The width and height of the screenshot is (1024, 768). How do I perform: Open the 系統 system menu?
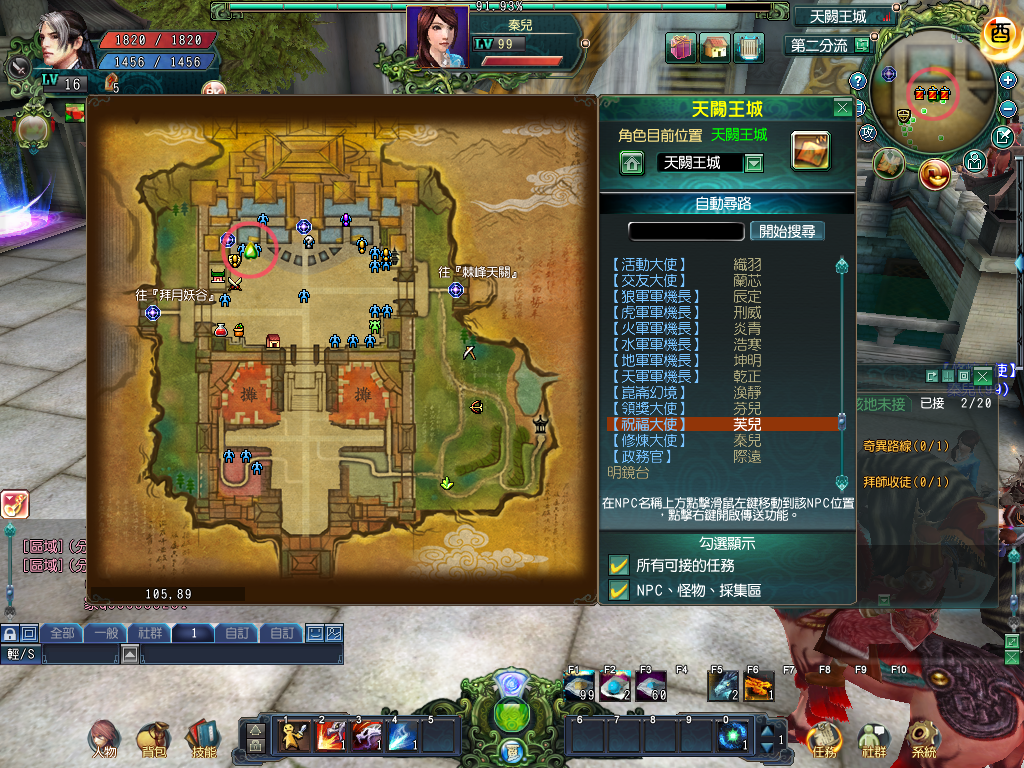(924, 740)
